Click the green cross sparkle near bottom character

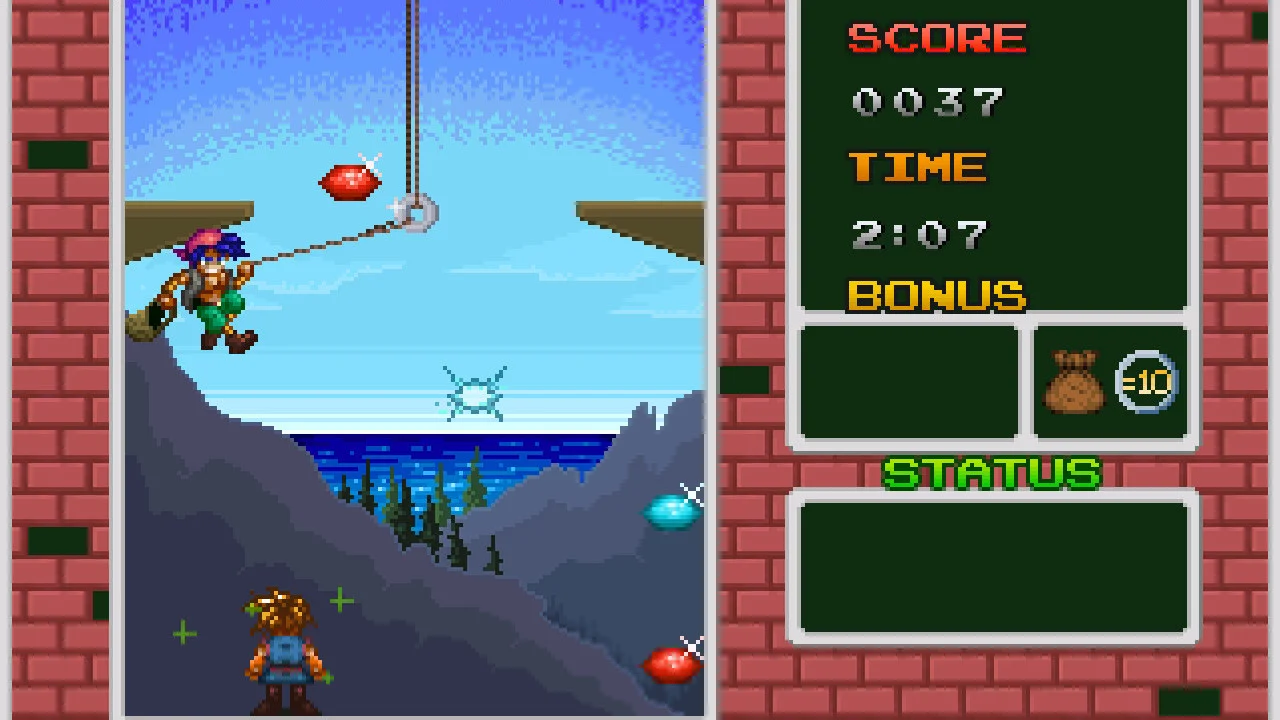click(x=340, y=601)
